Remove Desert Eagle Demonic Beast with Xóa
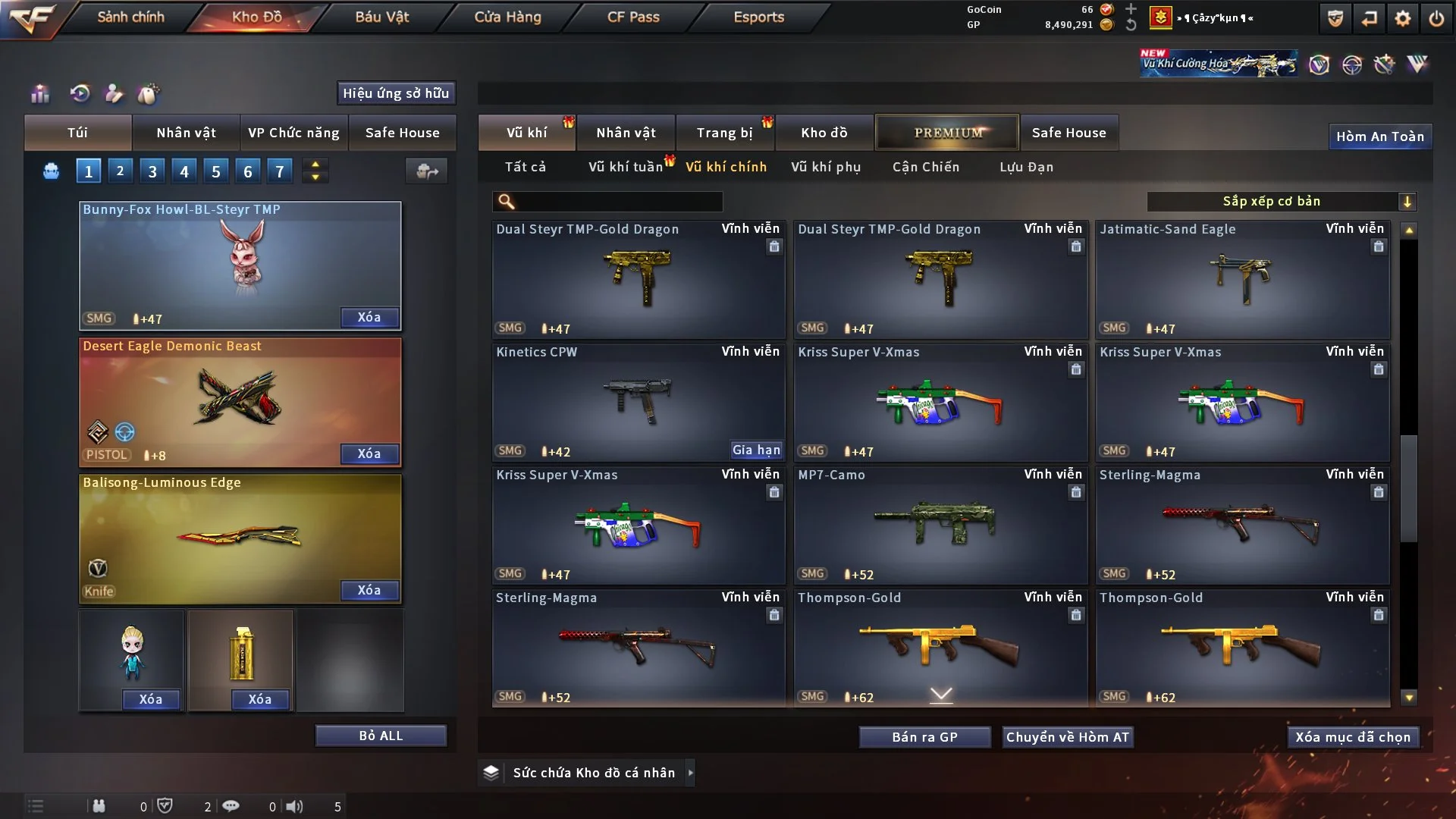1456x819 pixels. (x=369, y=453)
